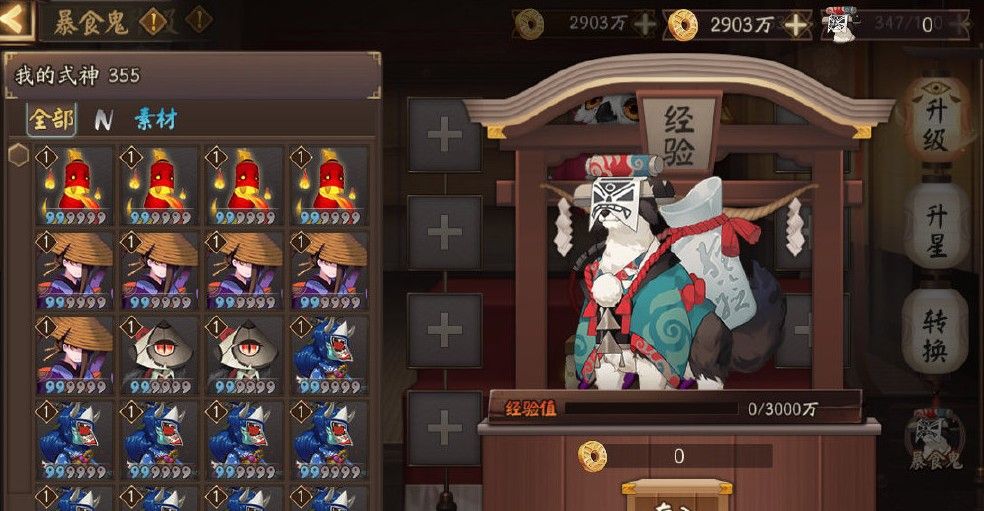This screenshot has width=984, height=511.
Task: Go back with the top-left arrow
Action: [17, 19]
